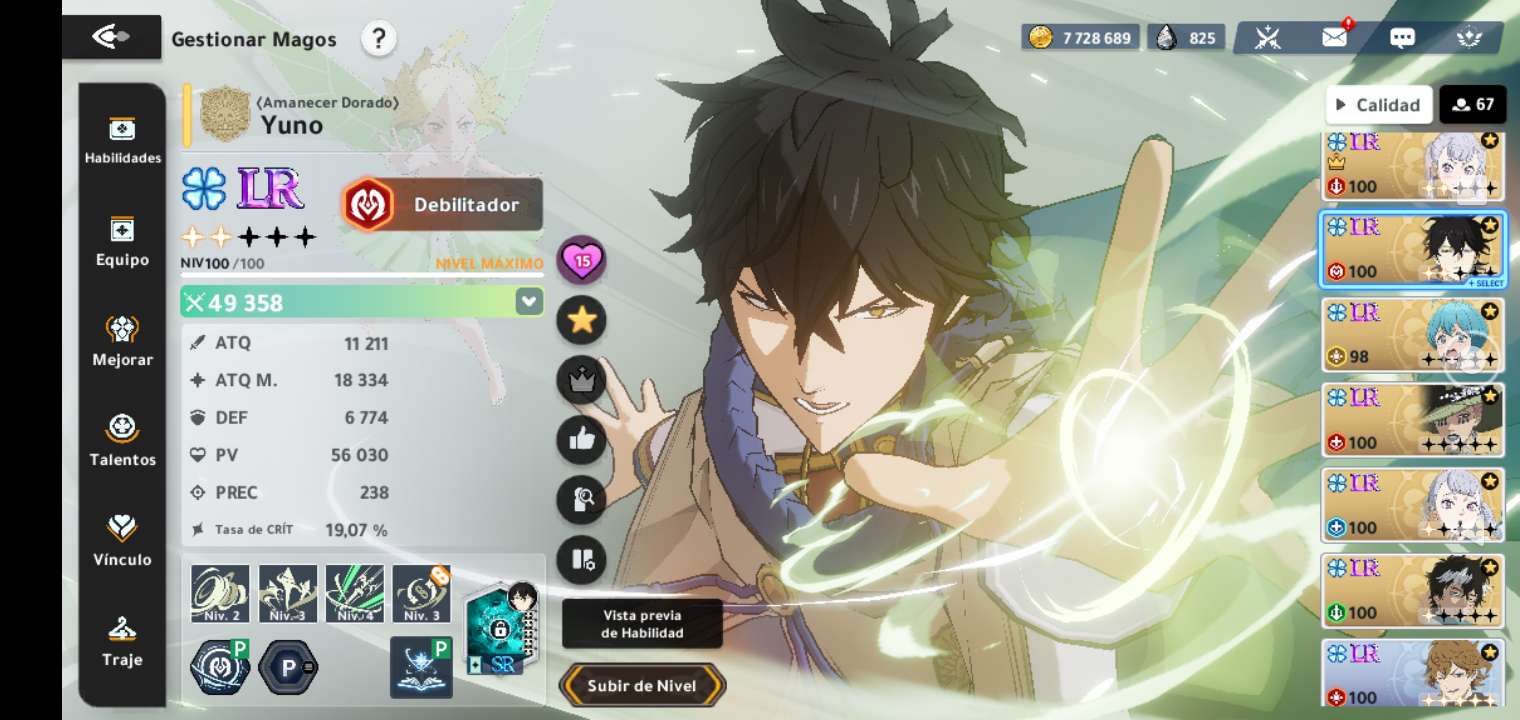Tap the pink heart bond level icon
1520x720 pixels.
[582, 261]
